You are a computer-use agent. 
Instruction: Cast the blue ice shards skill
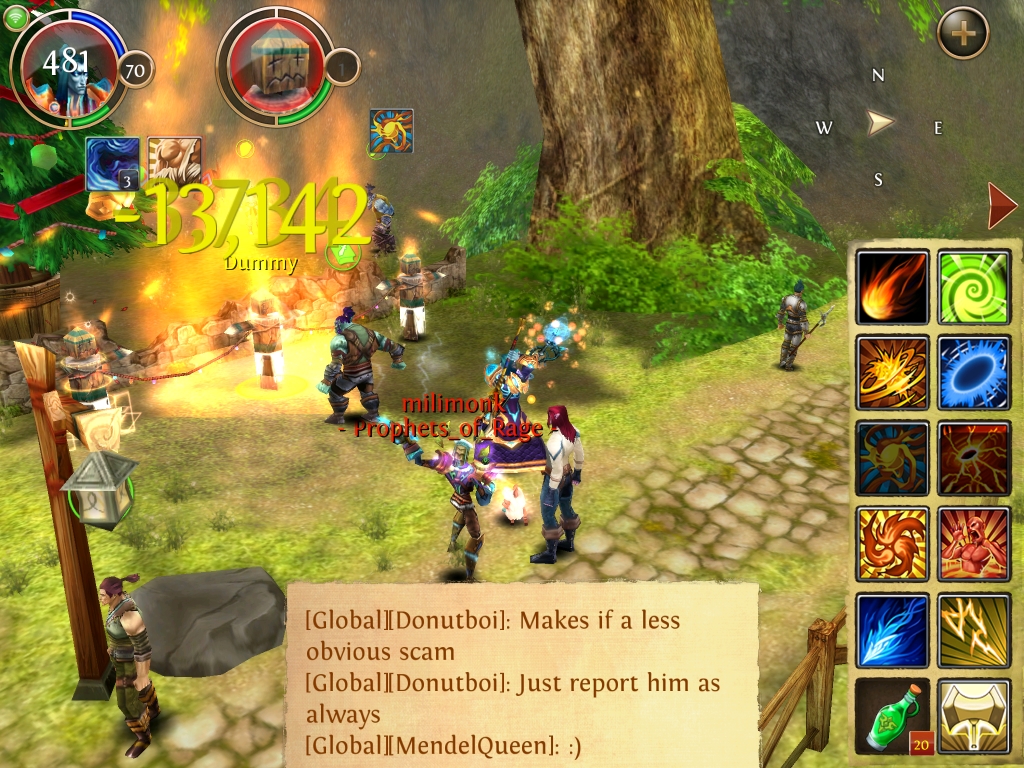pyautogui.click(x=893, y=630)
